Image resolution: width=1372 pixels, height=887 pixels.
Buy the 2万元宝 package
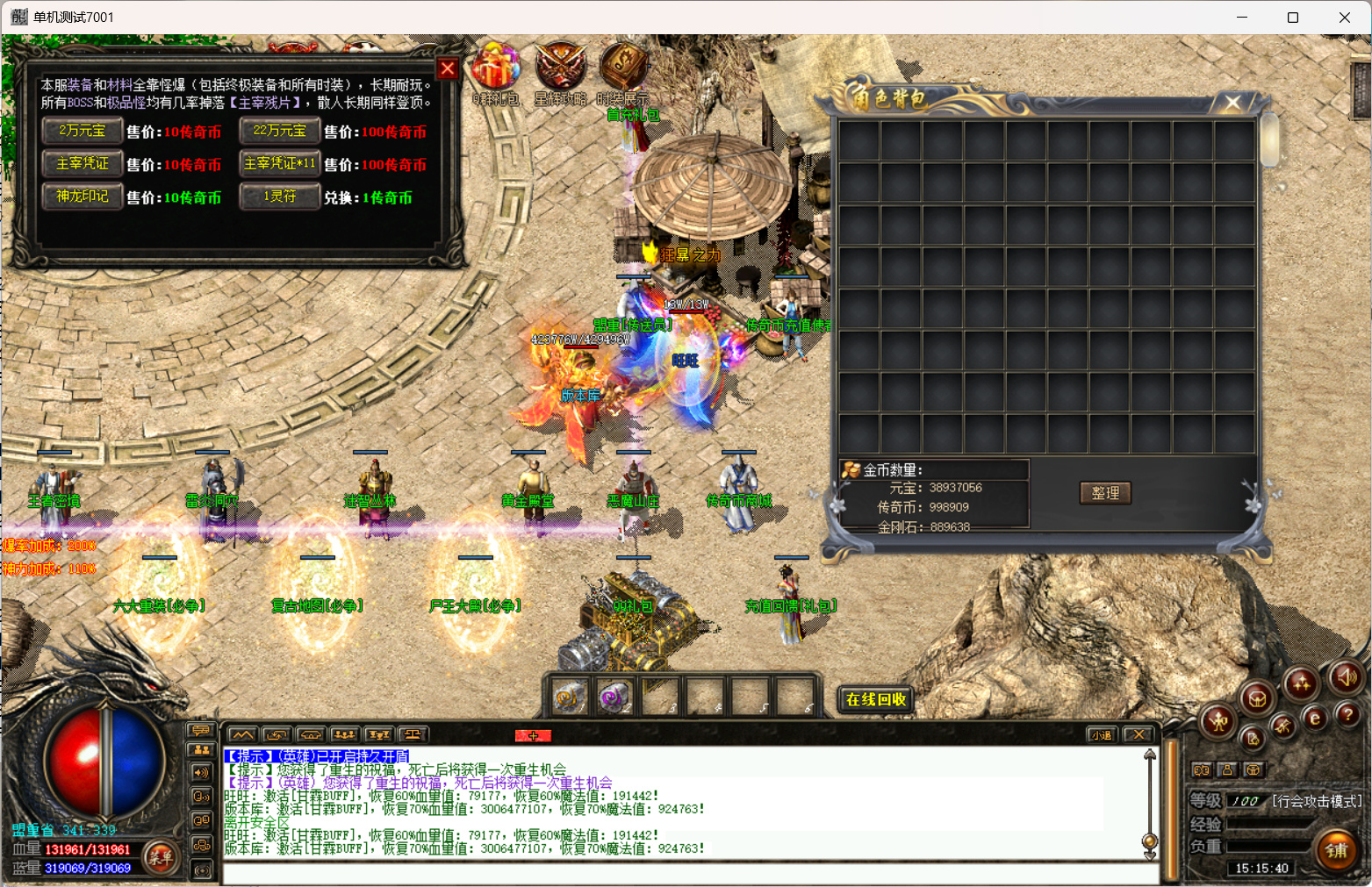[82, 131]
